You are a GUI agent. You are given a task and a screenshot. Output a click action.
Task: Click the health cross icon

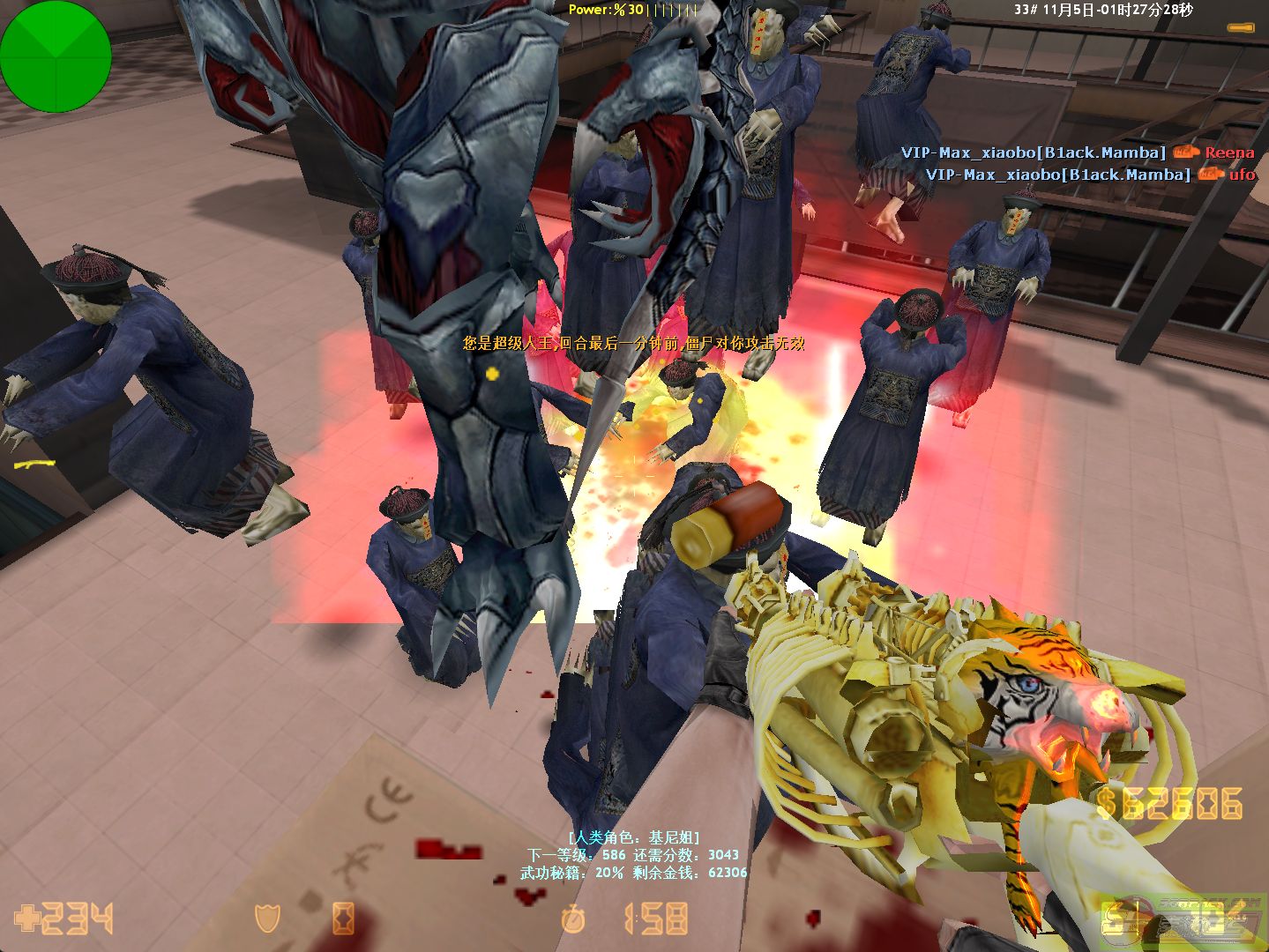(x=27, y=919)
